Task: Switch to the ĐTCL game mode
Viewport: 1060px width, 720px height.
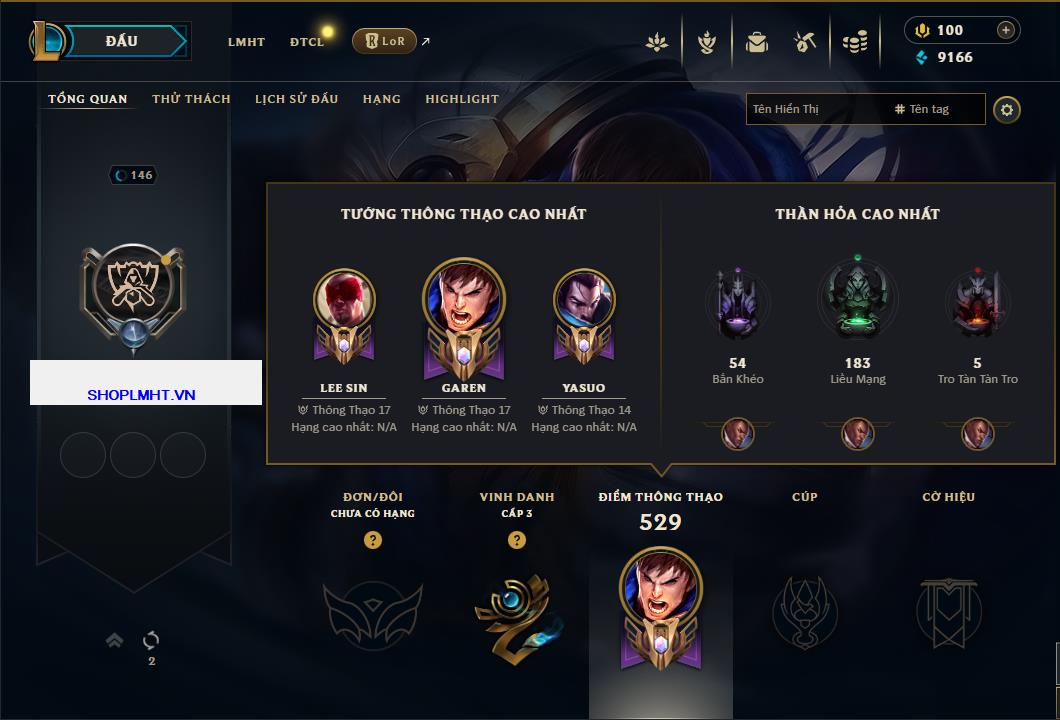Action: click(306, 42)
